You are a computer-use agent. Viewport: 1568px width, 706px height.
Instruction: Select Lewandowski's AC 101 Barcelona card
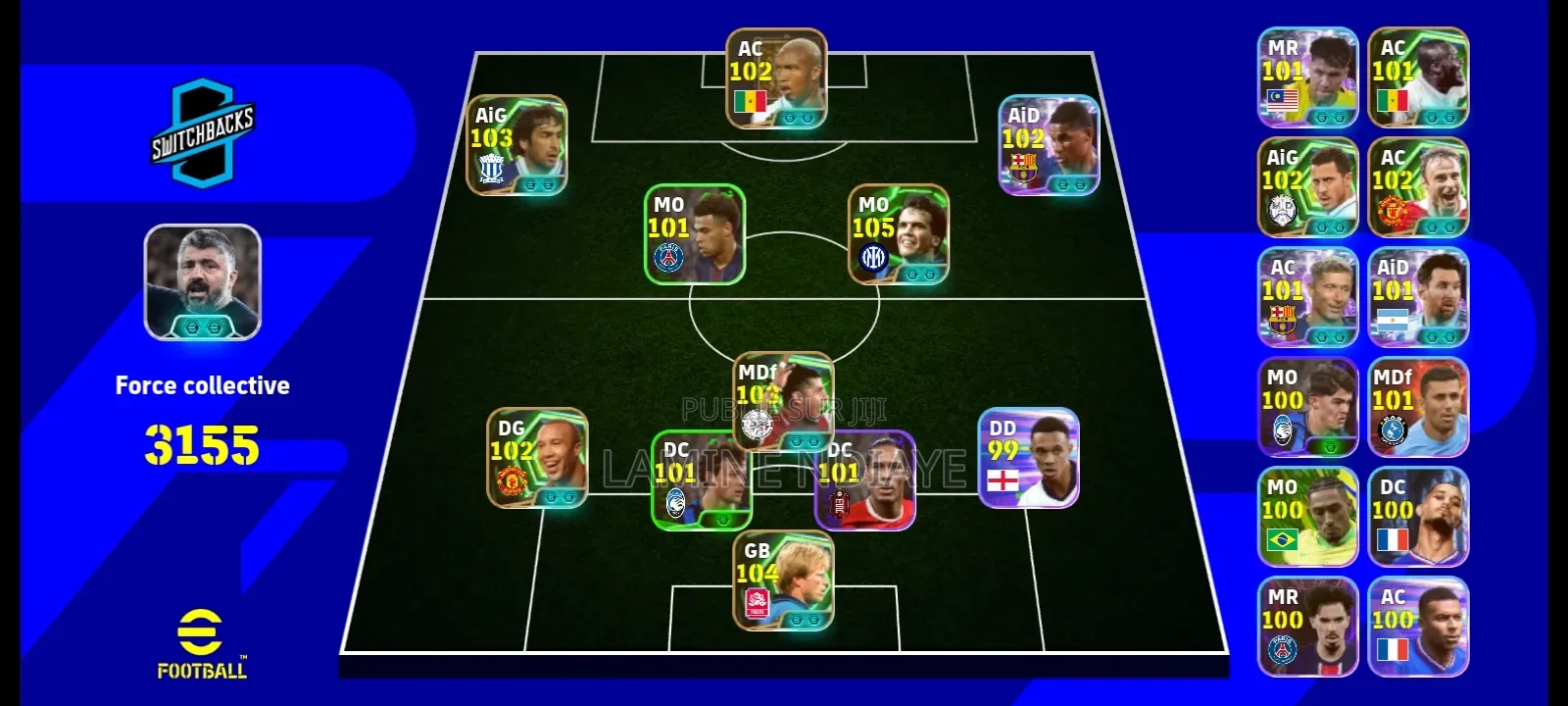1308,297
